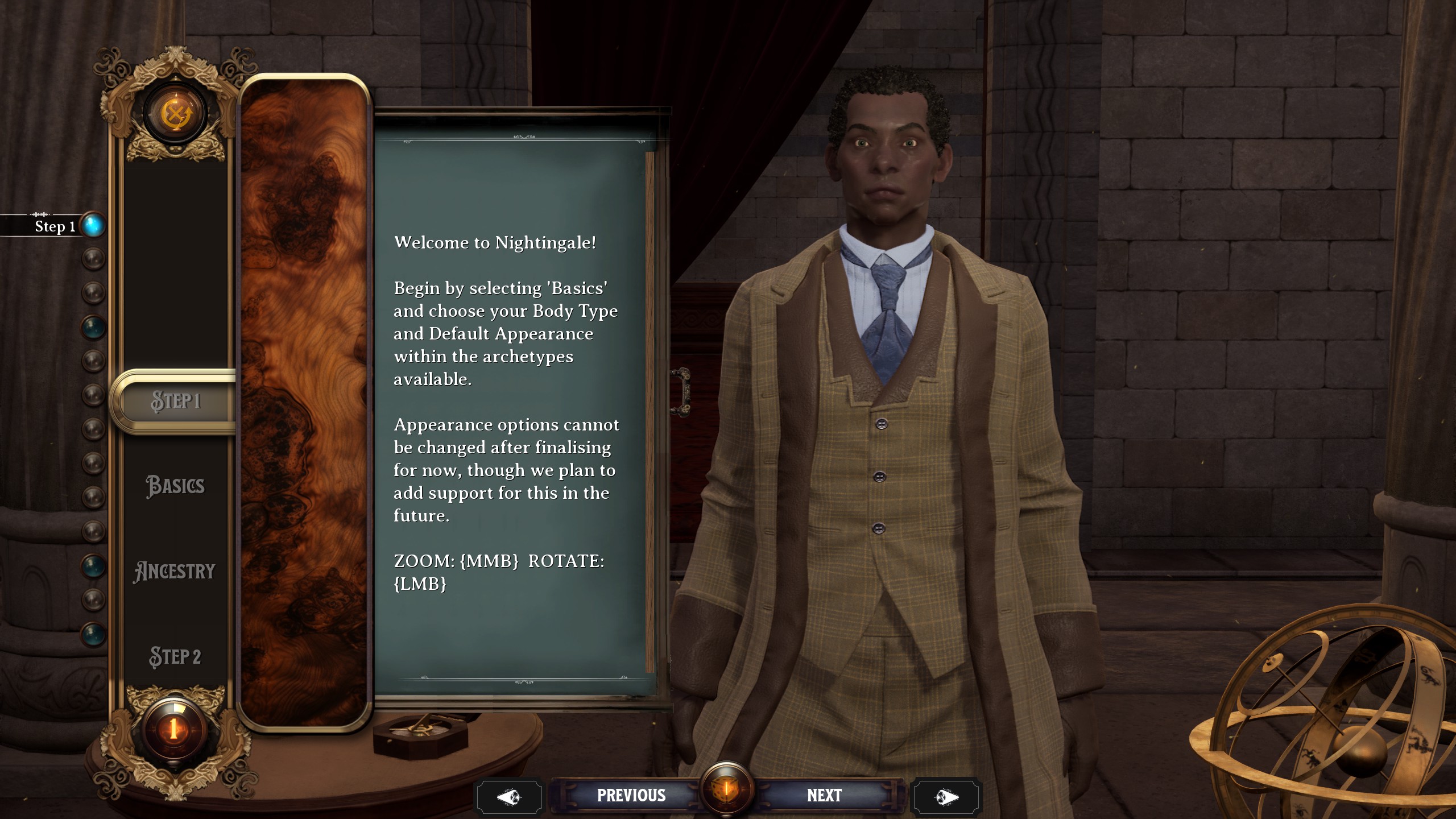The height and width of the screenshot is (819, 1456).
Task: Choose the Ancestry option
Action: tap(175, 571)
